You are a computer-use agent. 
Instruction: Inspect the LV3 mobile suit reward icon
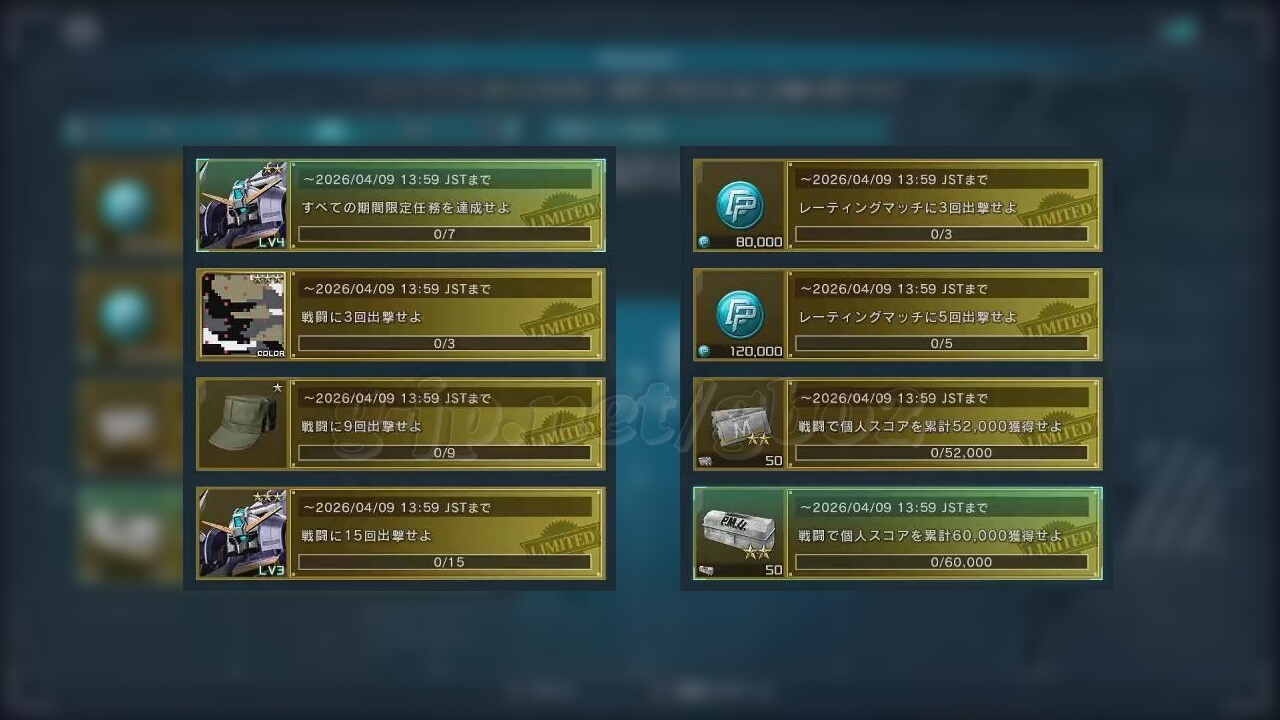click(x=242, y=533)
